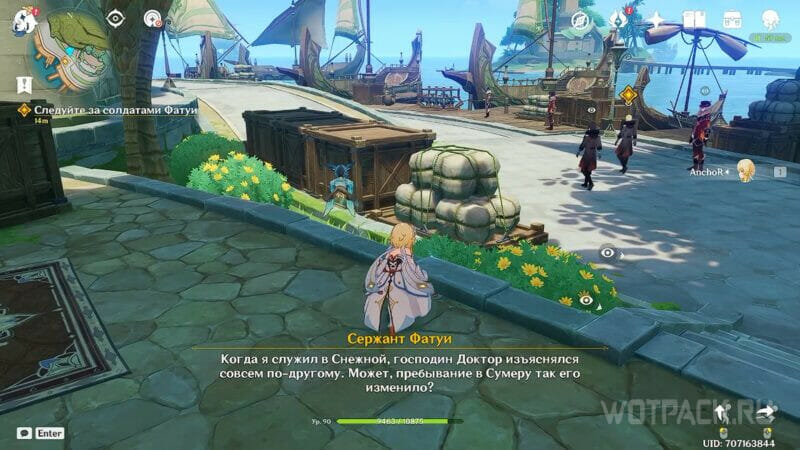The width and height of the screenshot is (800, 450).
Task: Open the chat speech bubble icon
Action: click(22, 434)
